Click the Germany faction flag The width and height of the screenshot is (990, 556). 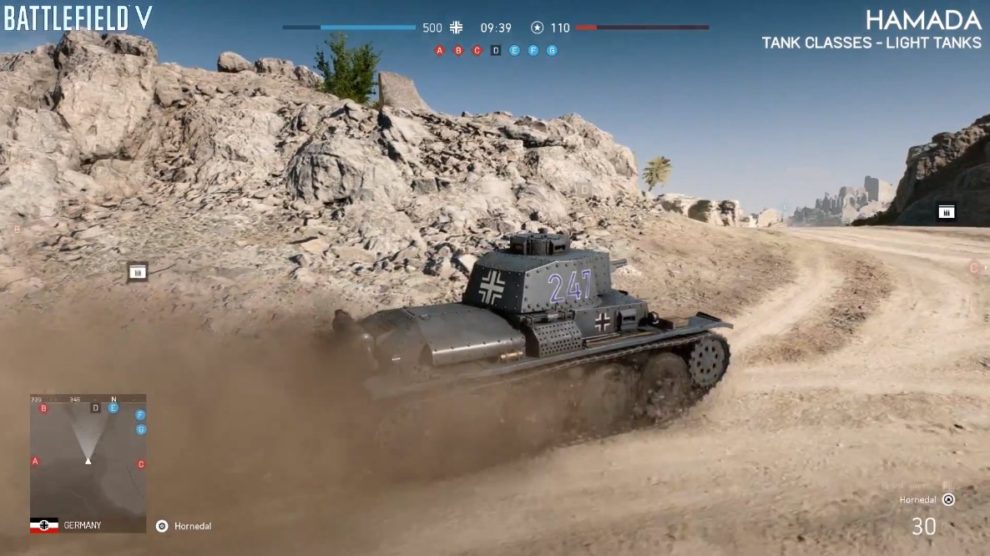44,525
